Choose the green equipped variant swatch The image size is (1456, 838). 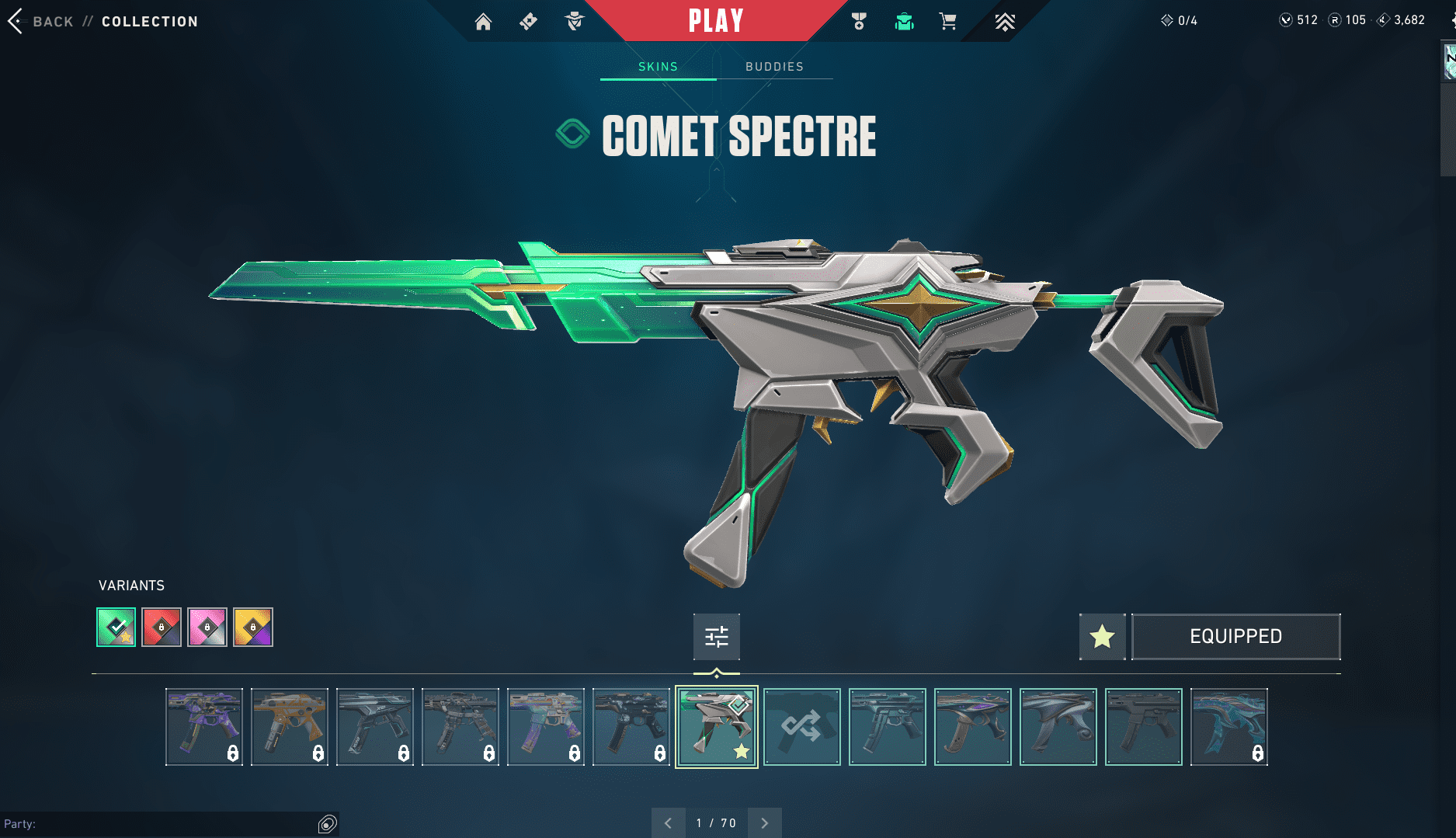tap(116, 627)
